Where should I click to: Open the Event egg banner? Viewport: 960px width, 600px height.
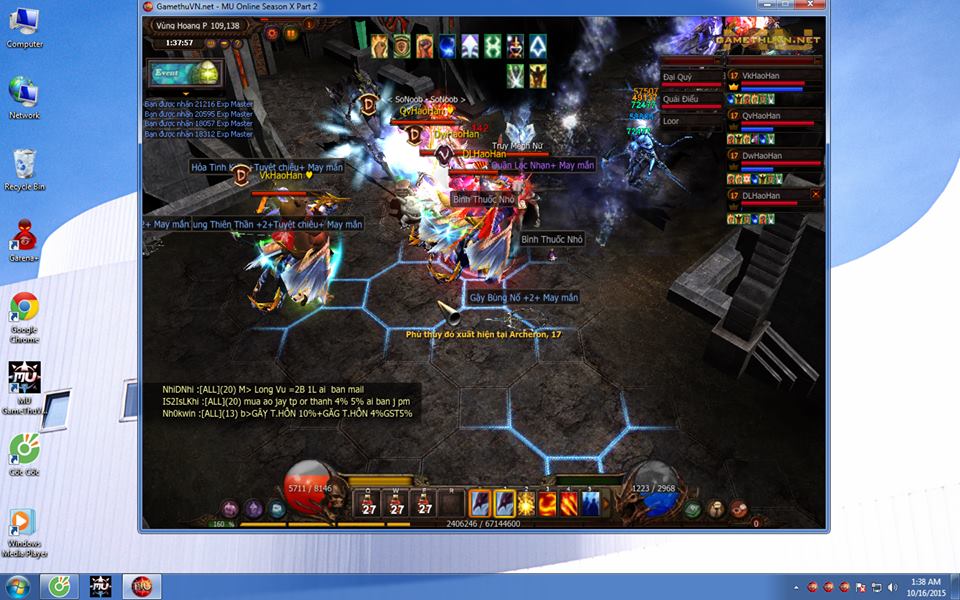(185, 73)
